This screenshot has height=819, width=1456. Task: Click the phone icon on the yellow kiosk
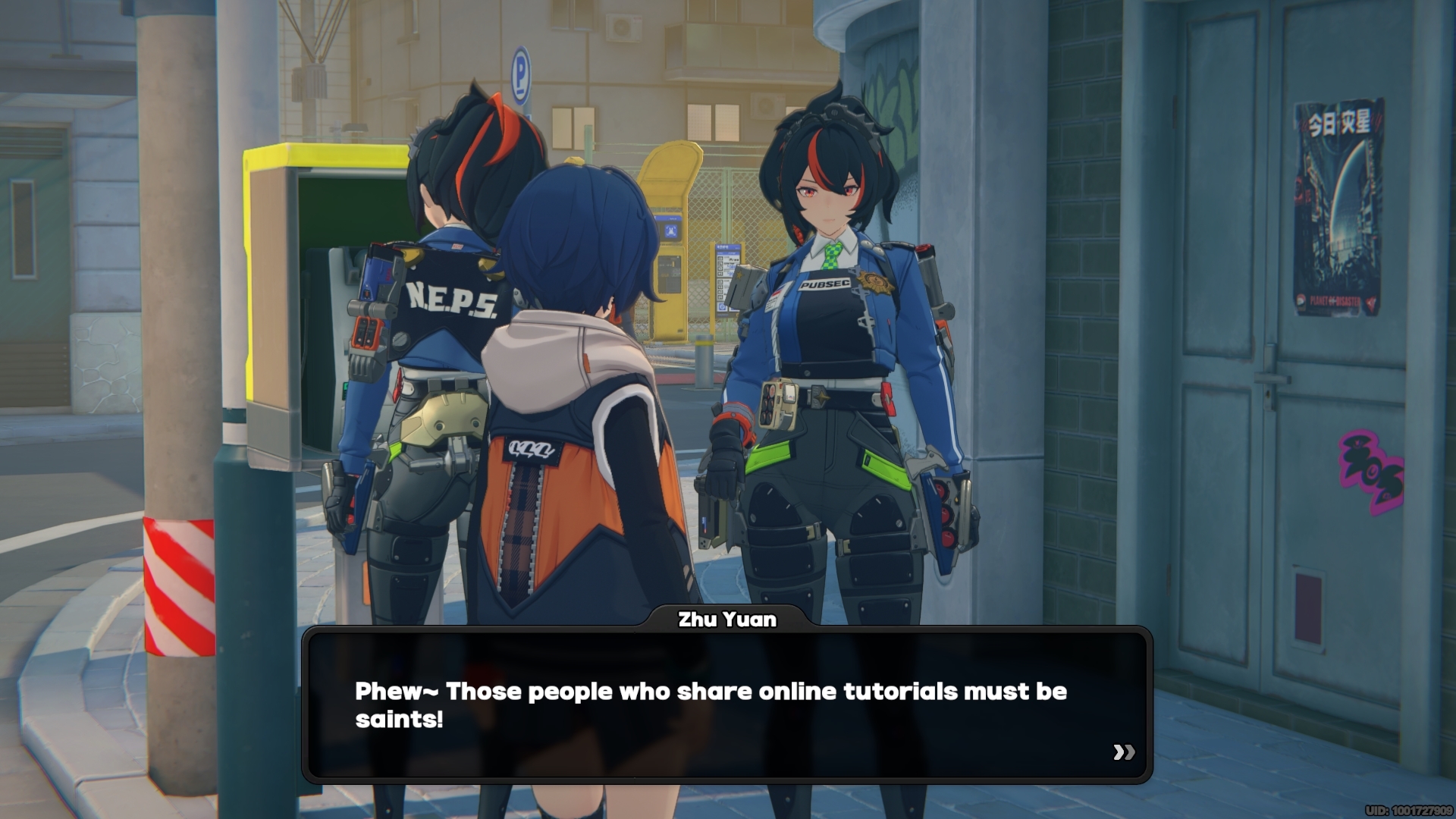tap(671, 231)
